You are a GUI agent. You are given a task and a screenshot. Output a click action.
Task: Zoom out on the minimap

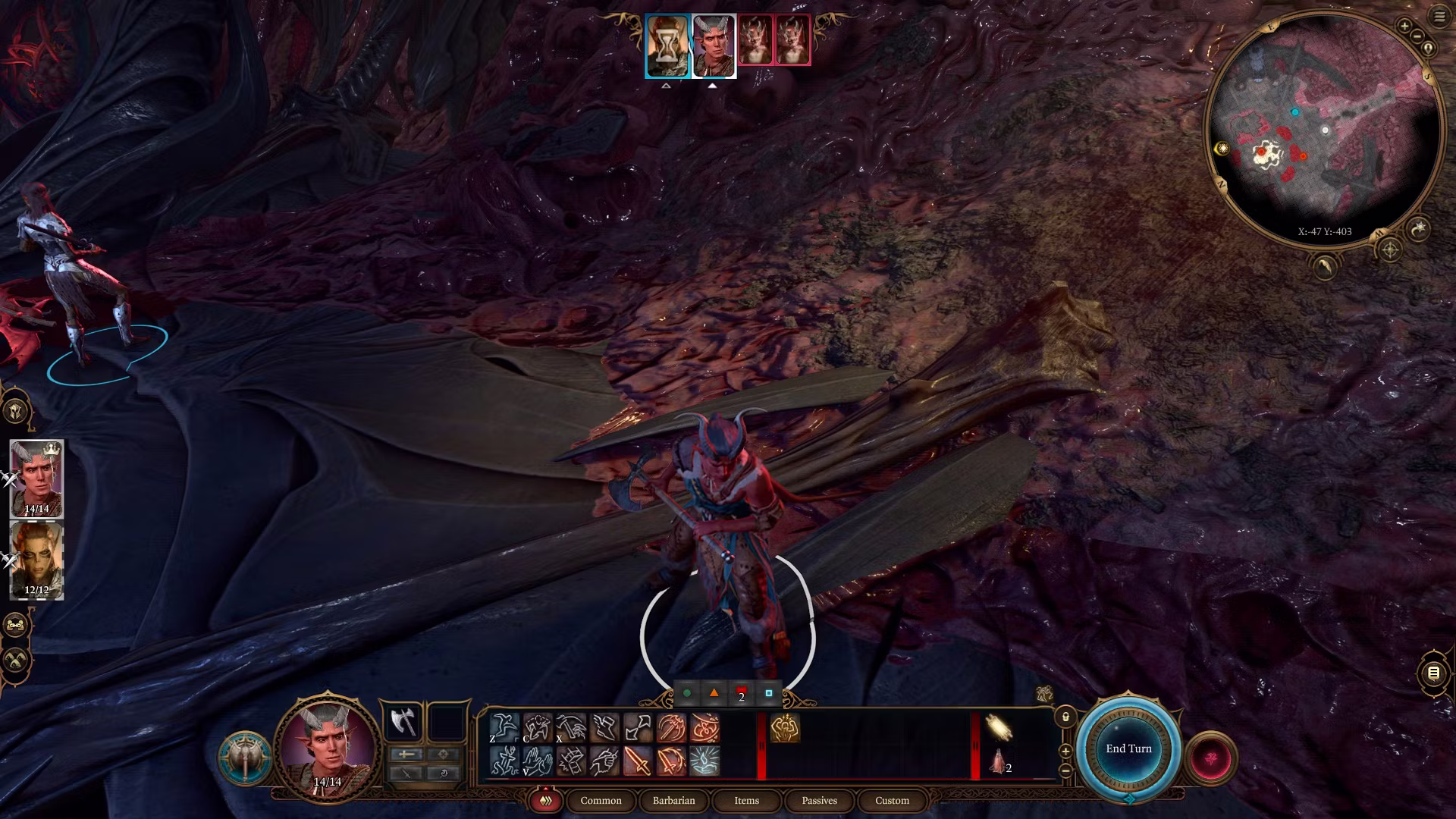point(1417,36)
